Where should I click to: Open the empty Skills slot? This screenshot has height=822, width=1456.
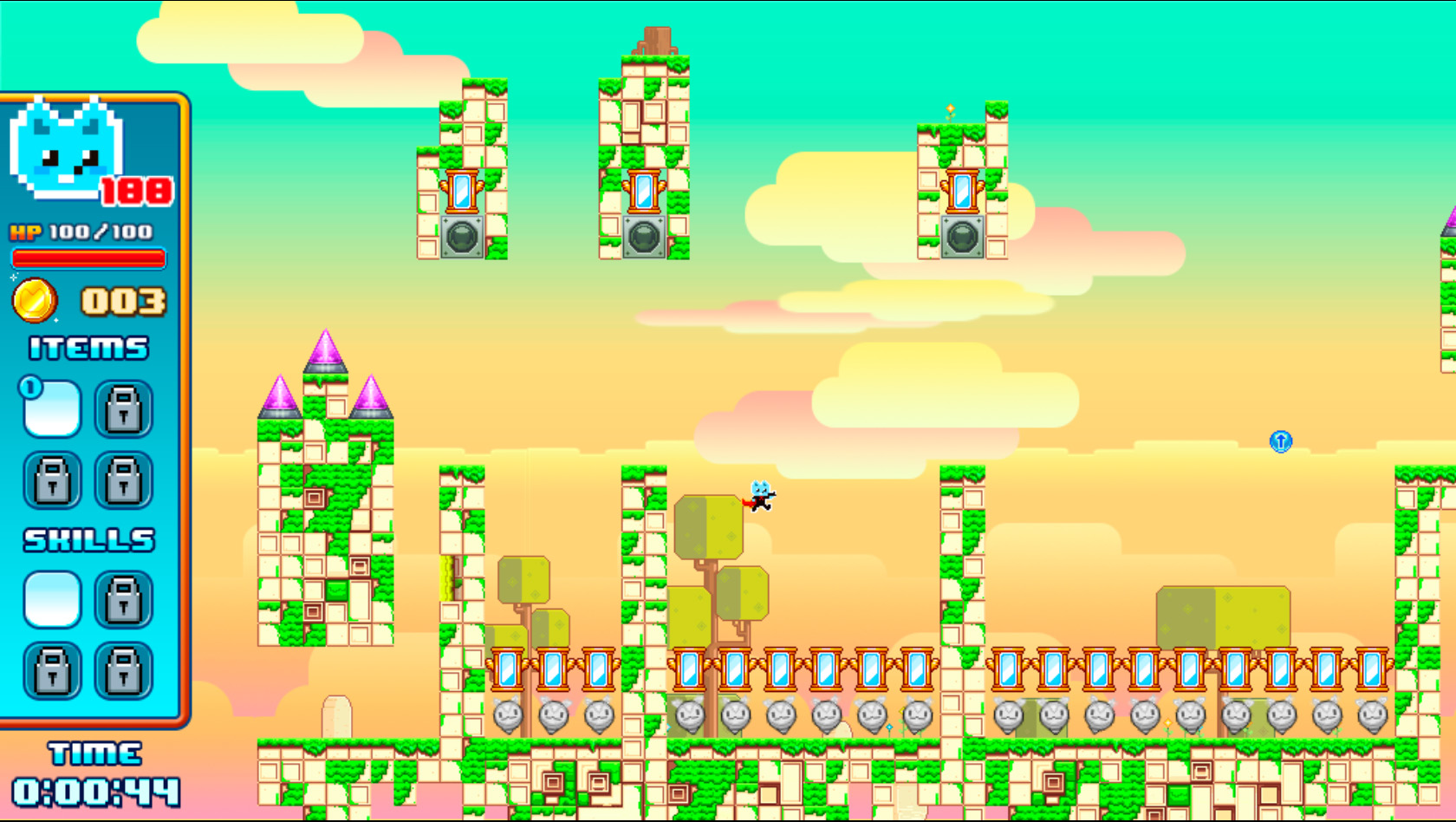[x=50, y=601]
